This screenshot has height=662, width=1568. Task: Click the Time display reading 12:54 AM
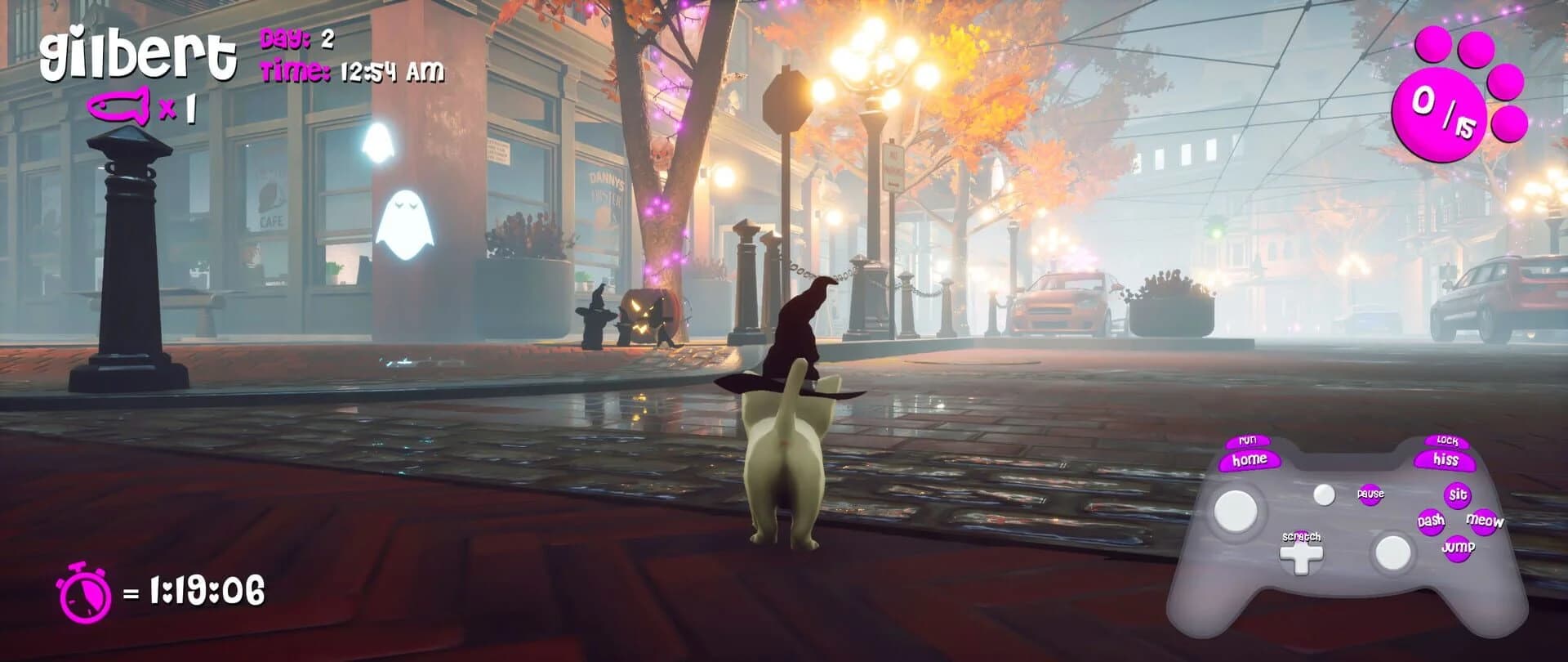tap(352, 73)
